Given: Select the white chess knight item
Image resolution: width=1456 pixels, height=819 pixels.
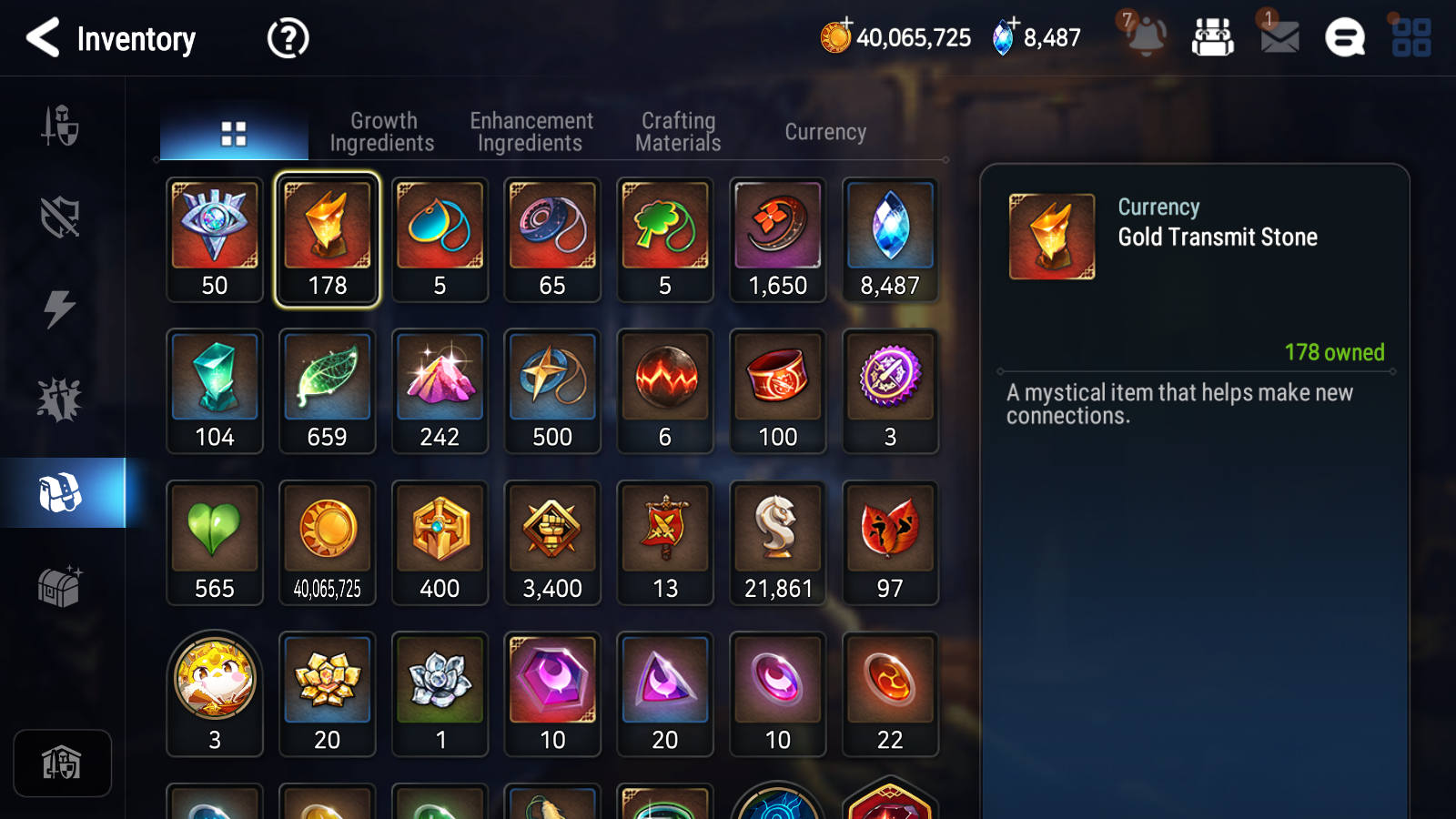Looking at the screenshot, I should click(778, 542).
